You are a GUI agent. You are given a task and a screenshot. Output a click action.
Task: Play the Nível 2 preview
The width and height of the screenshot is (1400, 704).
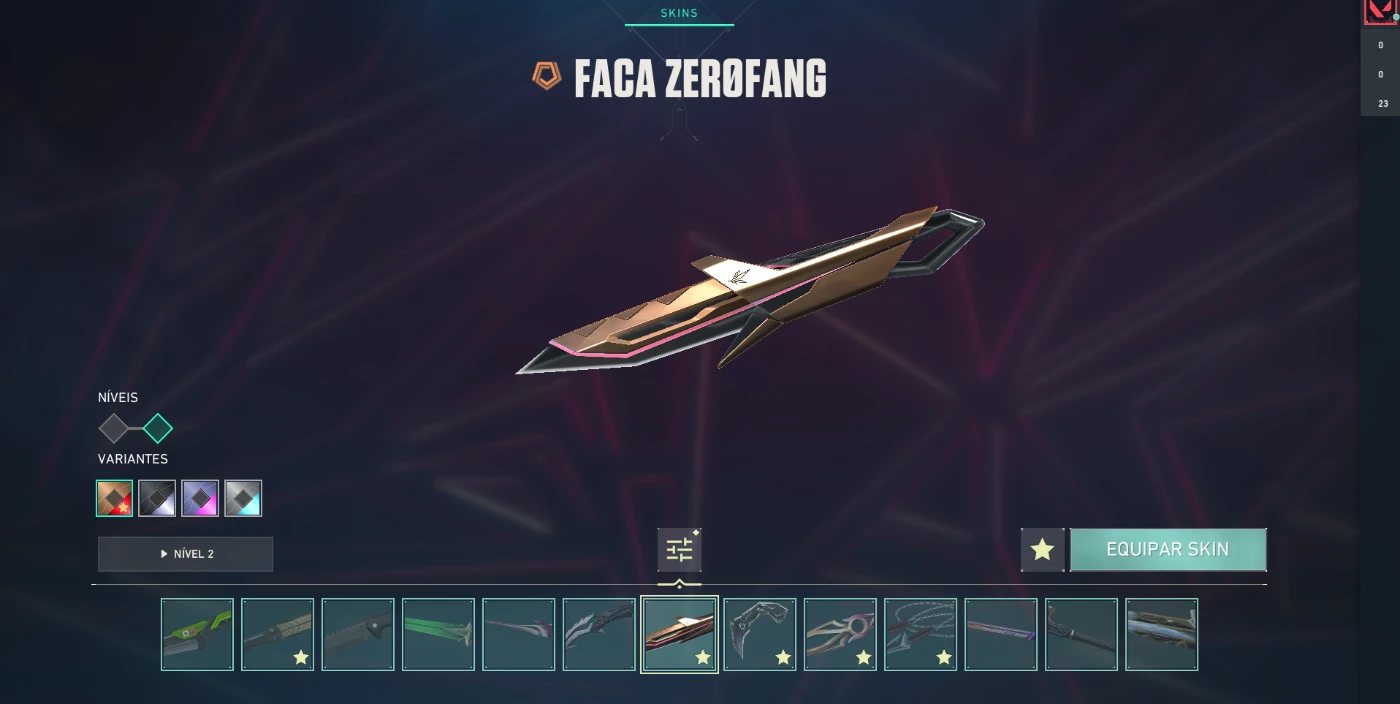click(x=185, y=554)
